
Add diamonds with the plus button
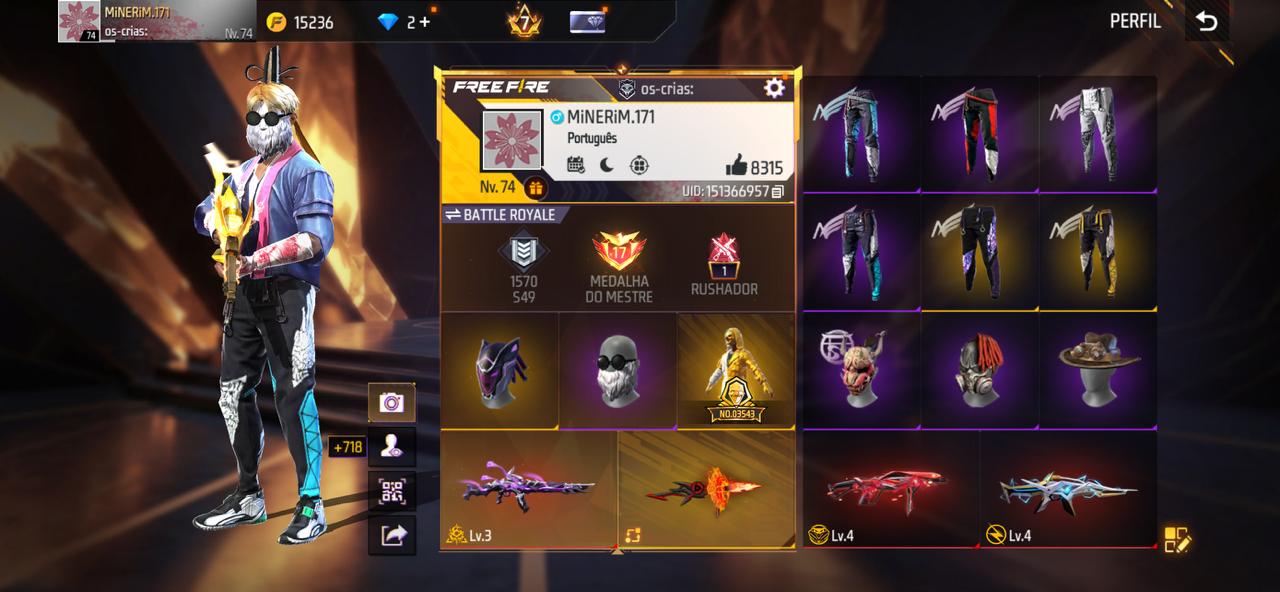tap(425, 22)
